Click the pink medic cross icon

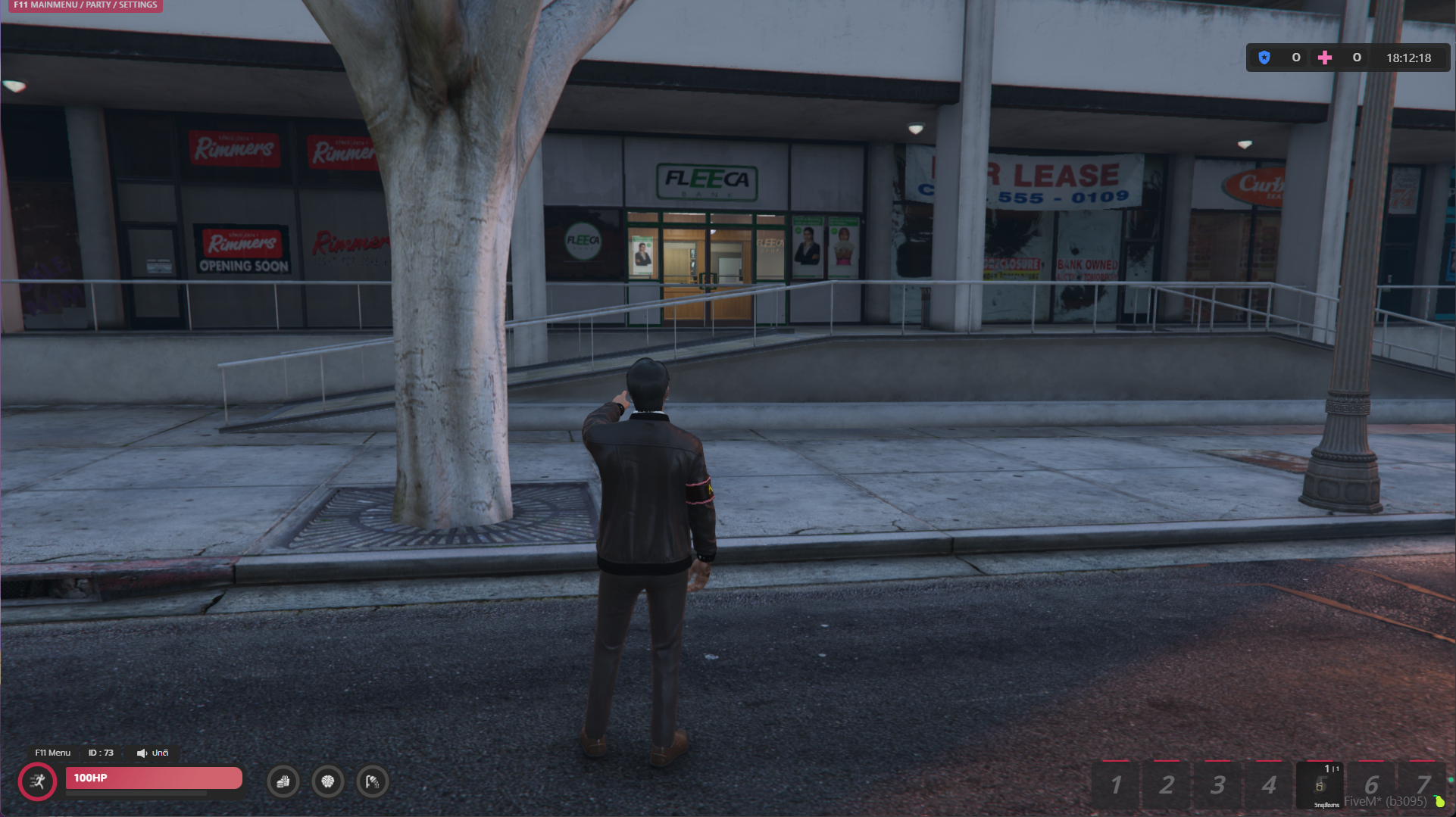(1324, 58)
